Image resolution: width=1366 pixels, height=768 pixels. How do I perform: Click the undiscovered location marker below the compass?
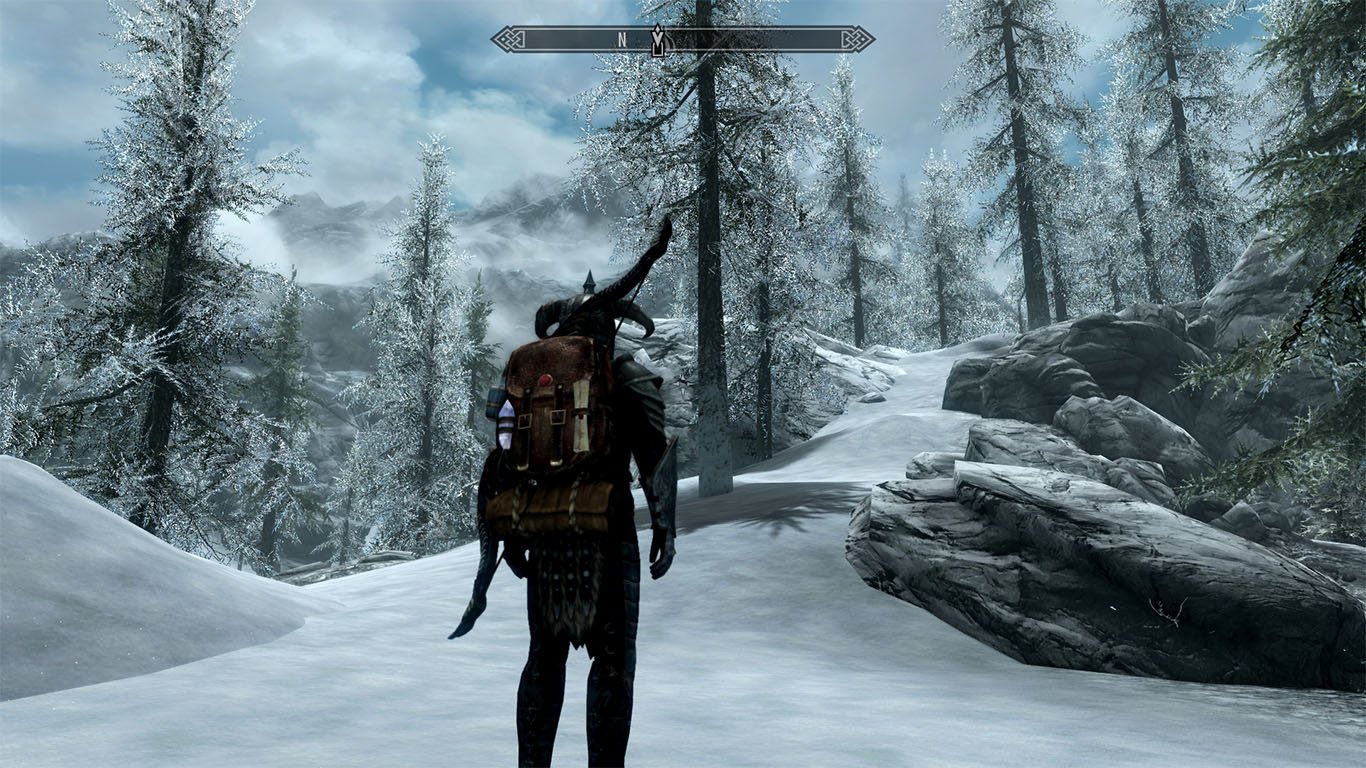click(659, 50)
